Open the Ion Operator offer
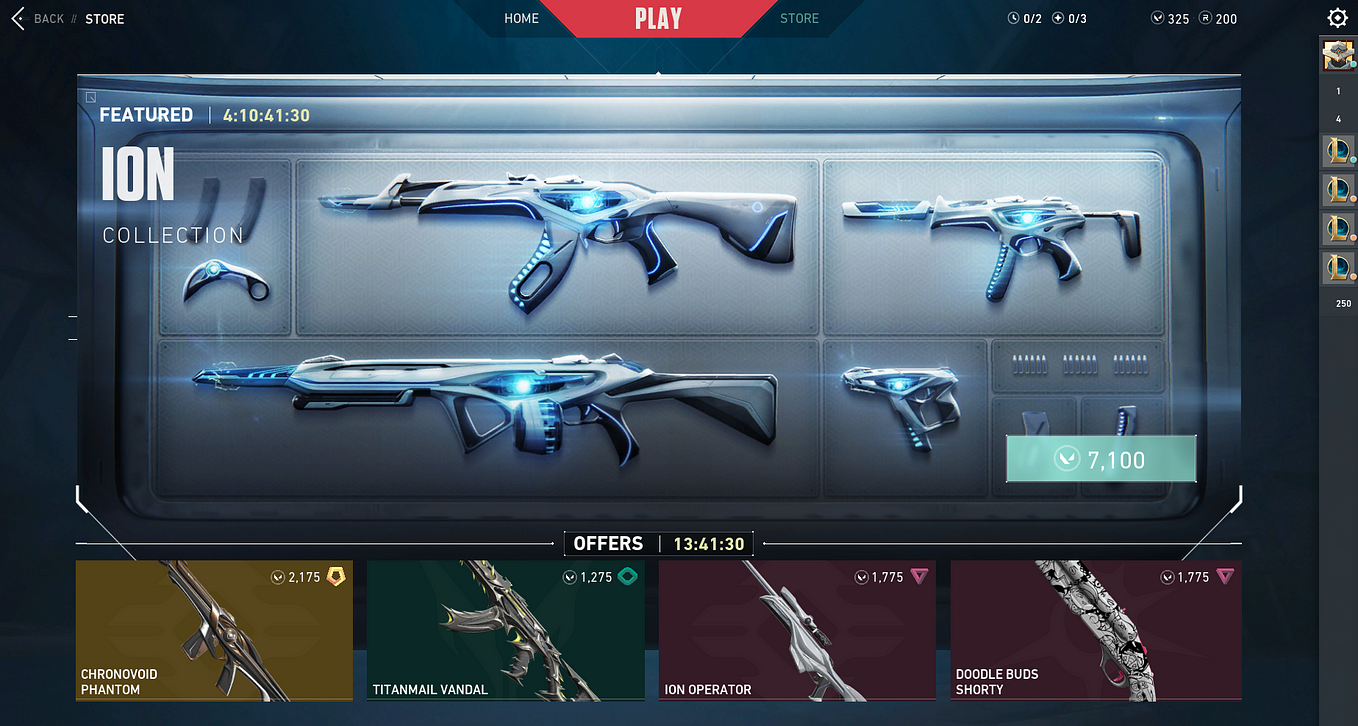 click(x=796, y=630)
